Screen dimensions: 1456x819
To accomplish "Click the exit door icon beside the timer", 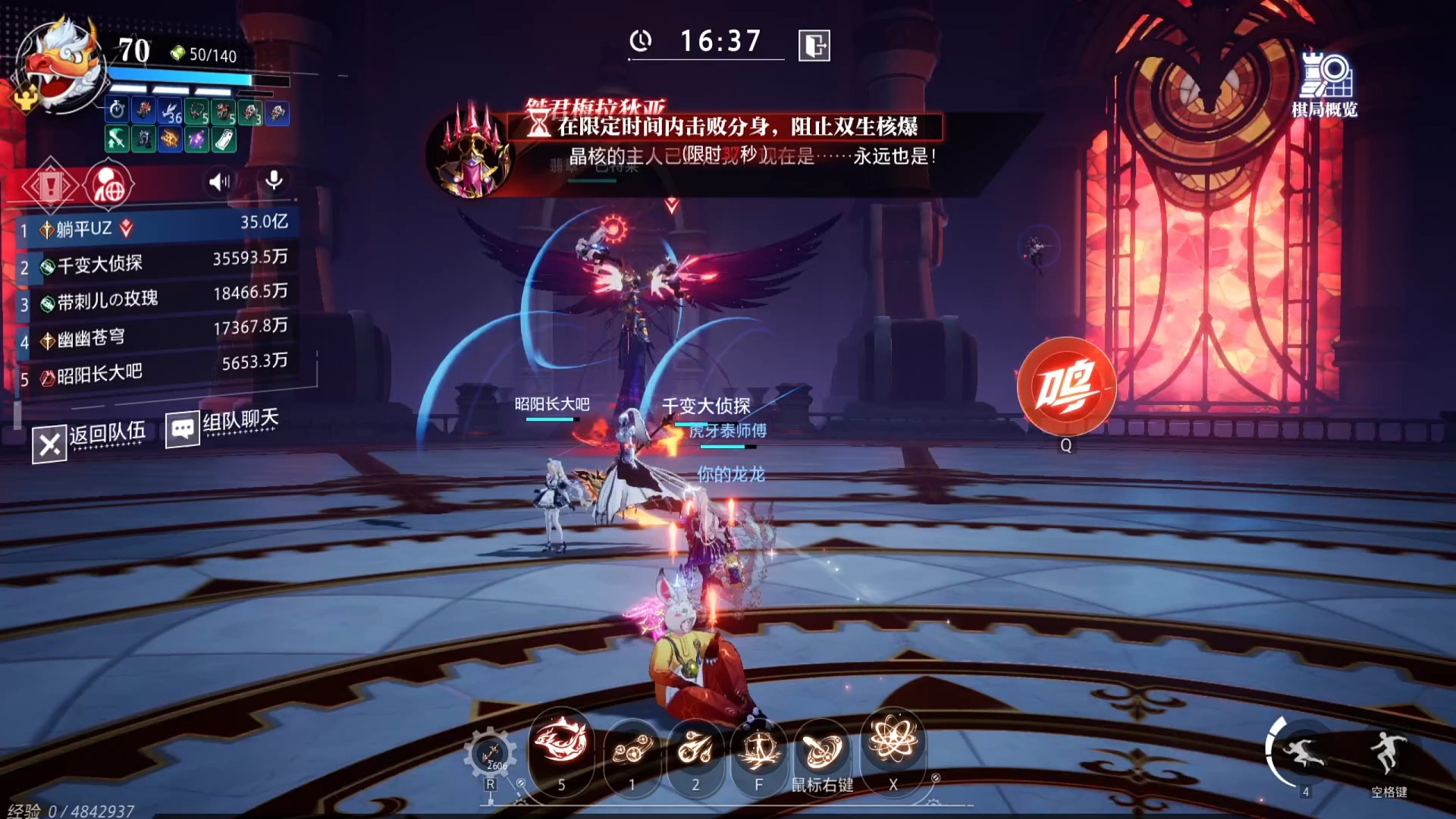I will (x=814, y=45).
